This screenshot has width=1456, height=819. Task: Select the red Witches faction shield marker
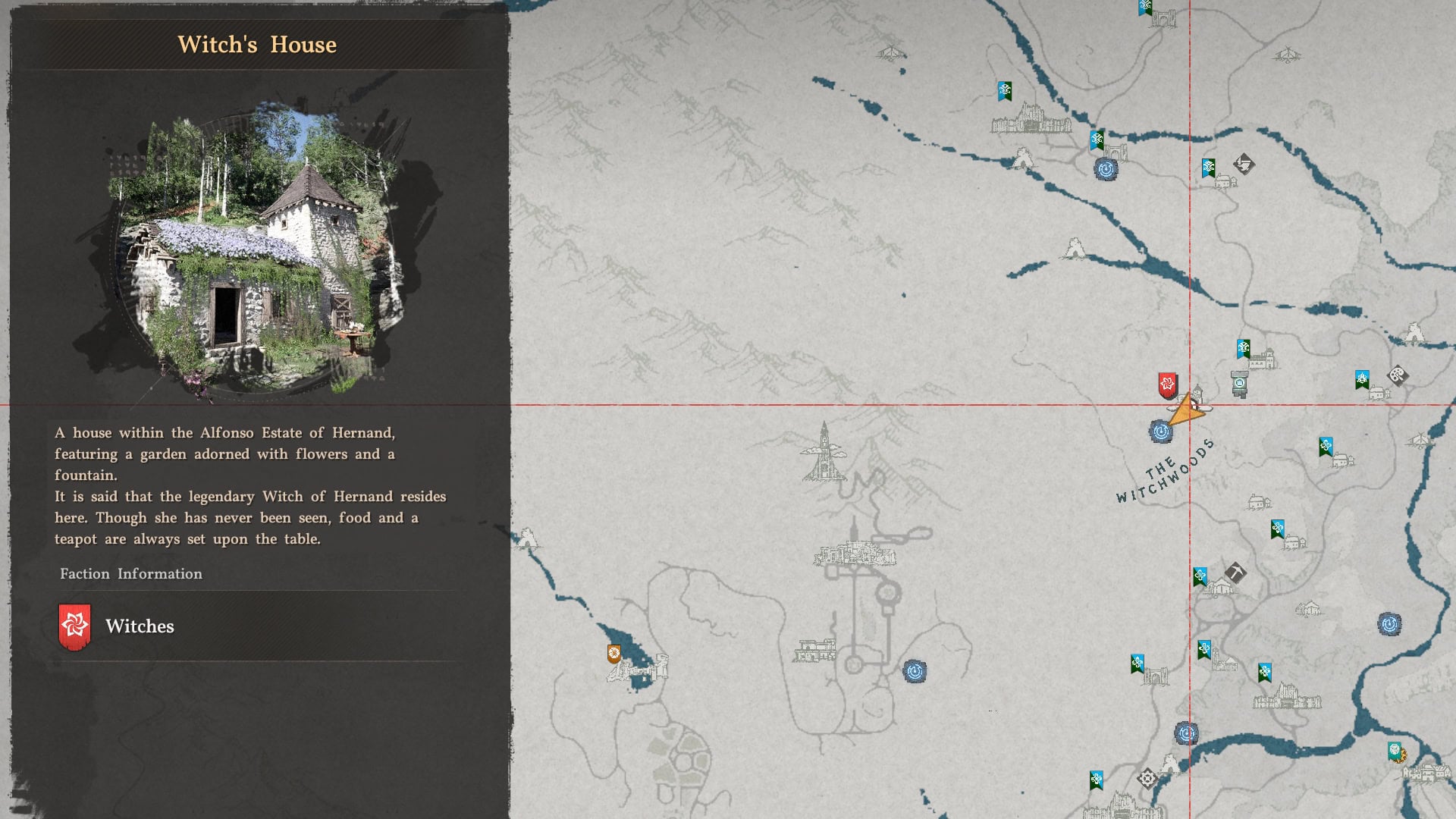pos(1167,384)
